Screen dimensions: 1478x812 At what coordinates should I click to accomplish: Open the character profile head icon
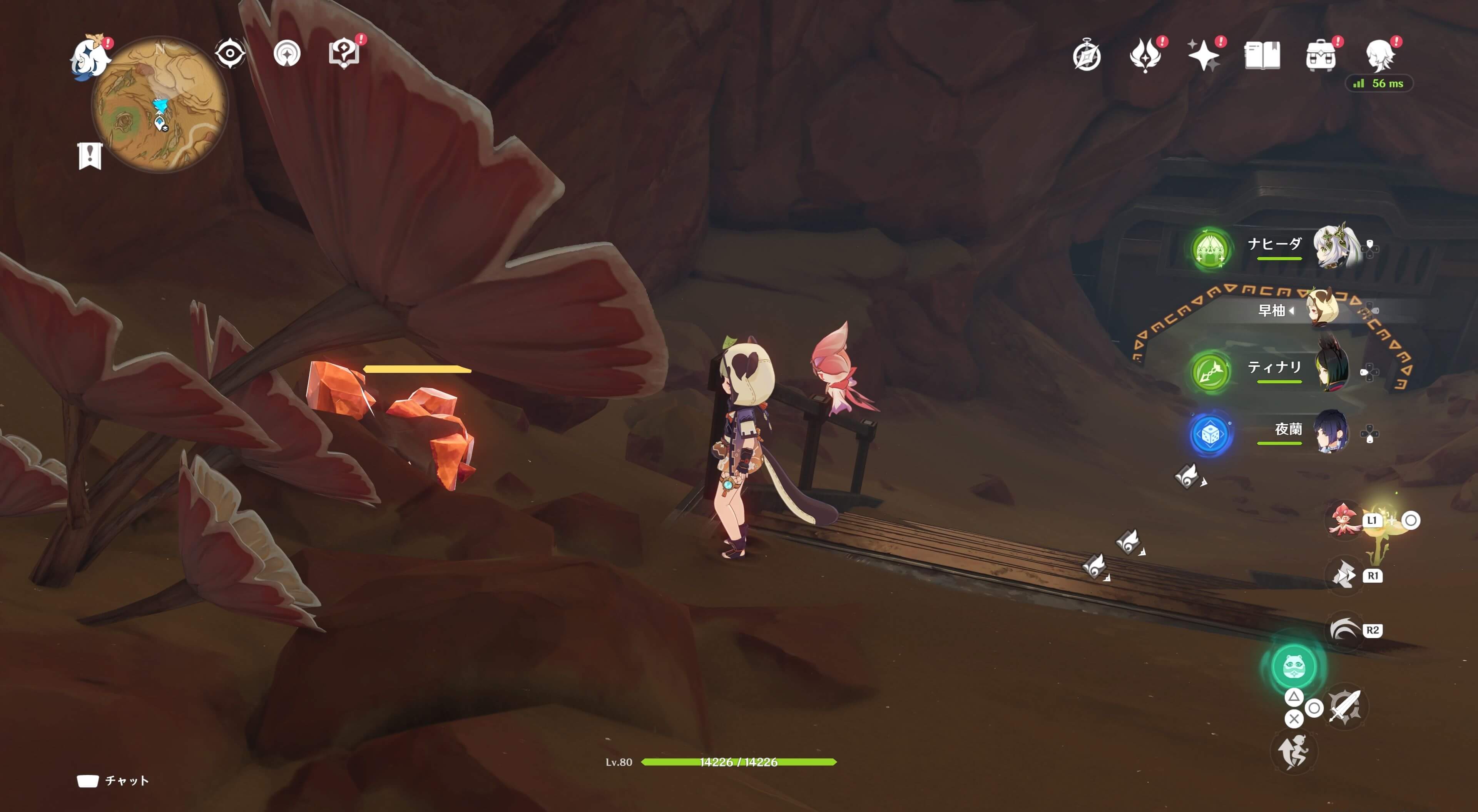click(1380, 56)
